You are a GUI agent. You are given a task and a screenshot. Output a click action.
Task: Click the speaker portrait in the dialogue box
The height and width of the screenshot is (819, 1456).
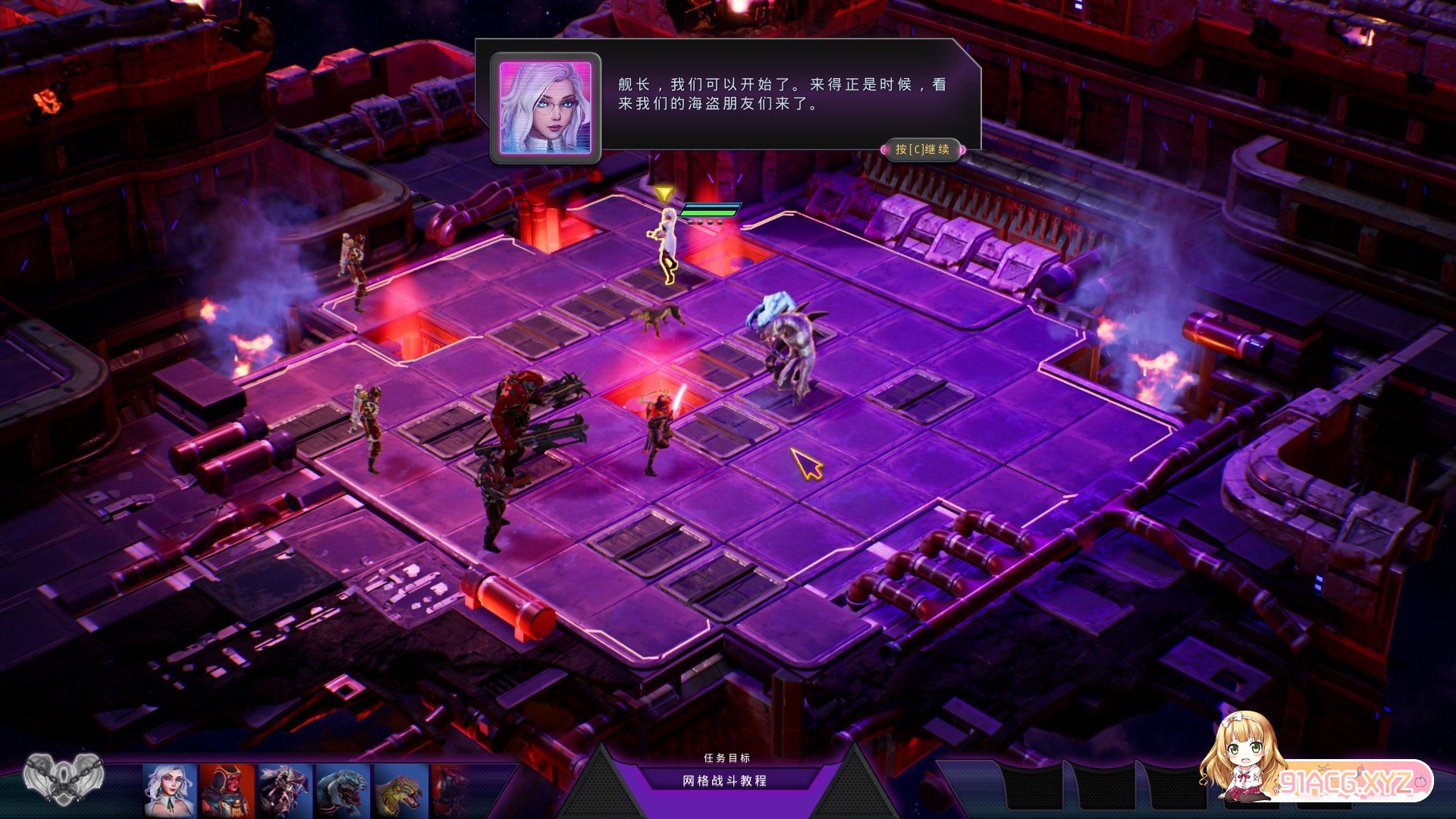point(545,108)
